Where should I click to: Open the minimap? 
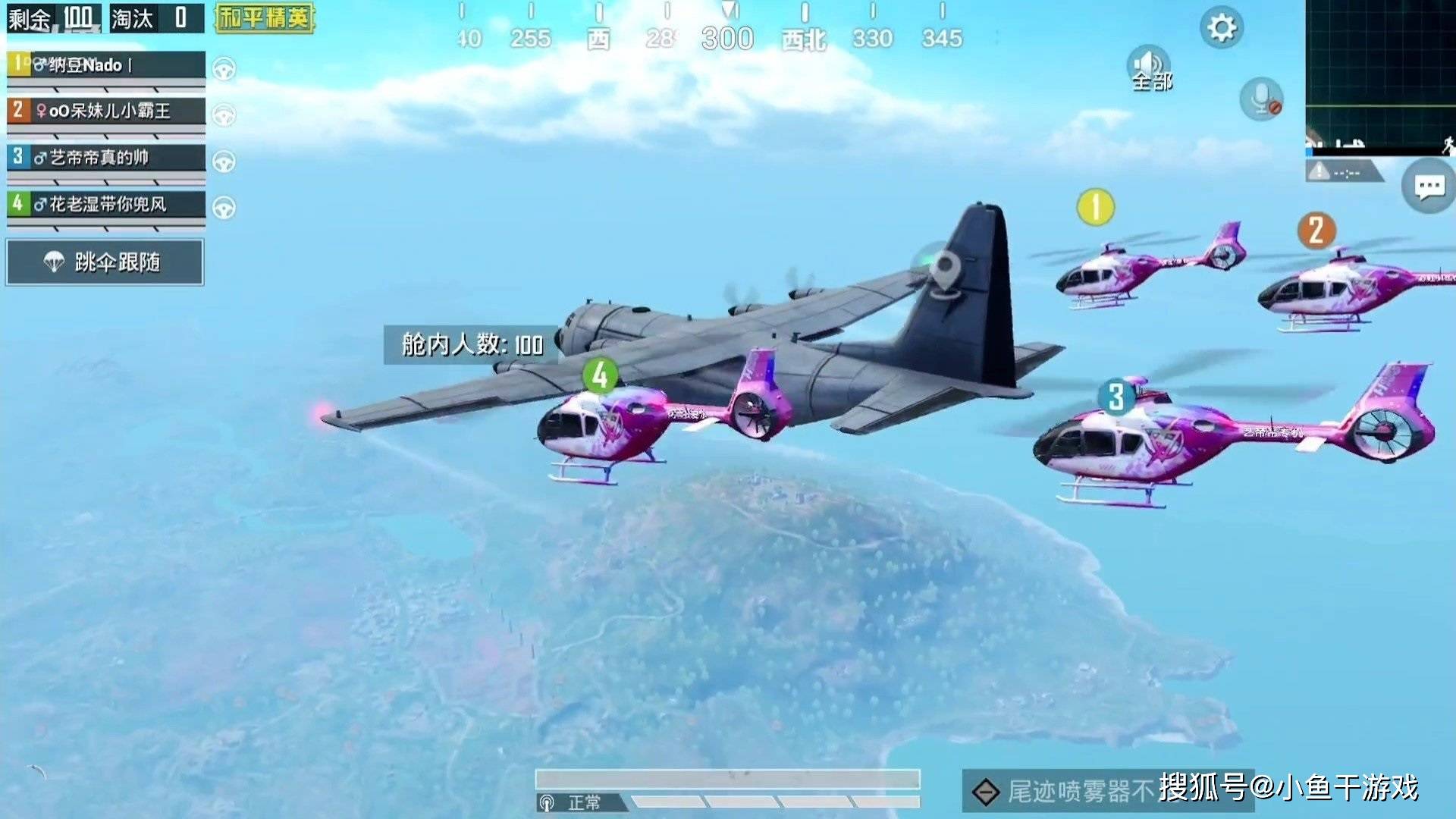1380,77
